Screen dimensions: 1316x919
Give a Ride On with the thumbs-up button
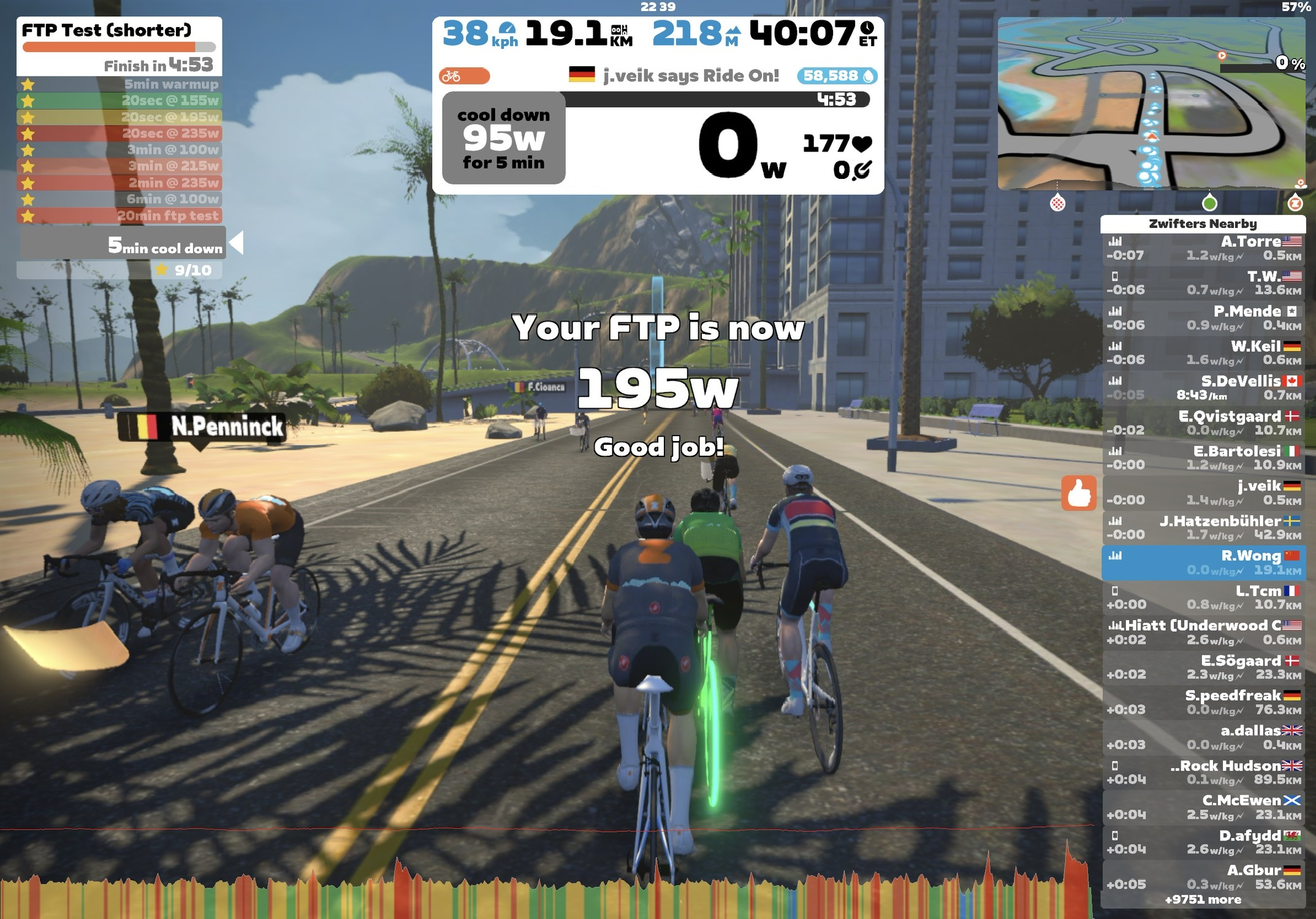point(1079,493)
